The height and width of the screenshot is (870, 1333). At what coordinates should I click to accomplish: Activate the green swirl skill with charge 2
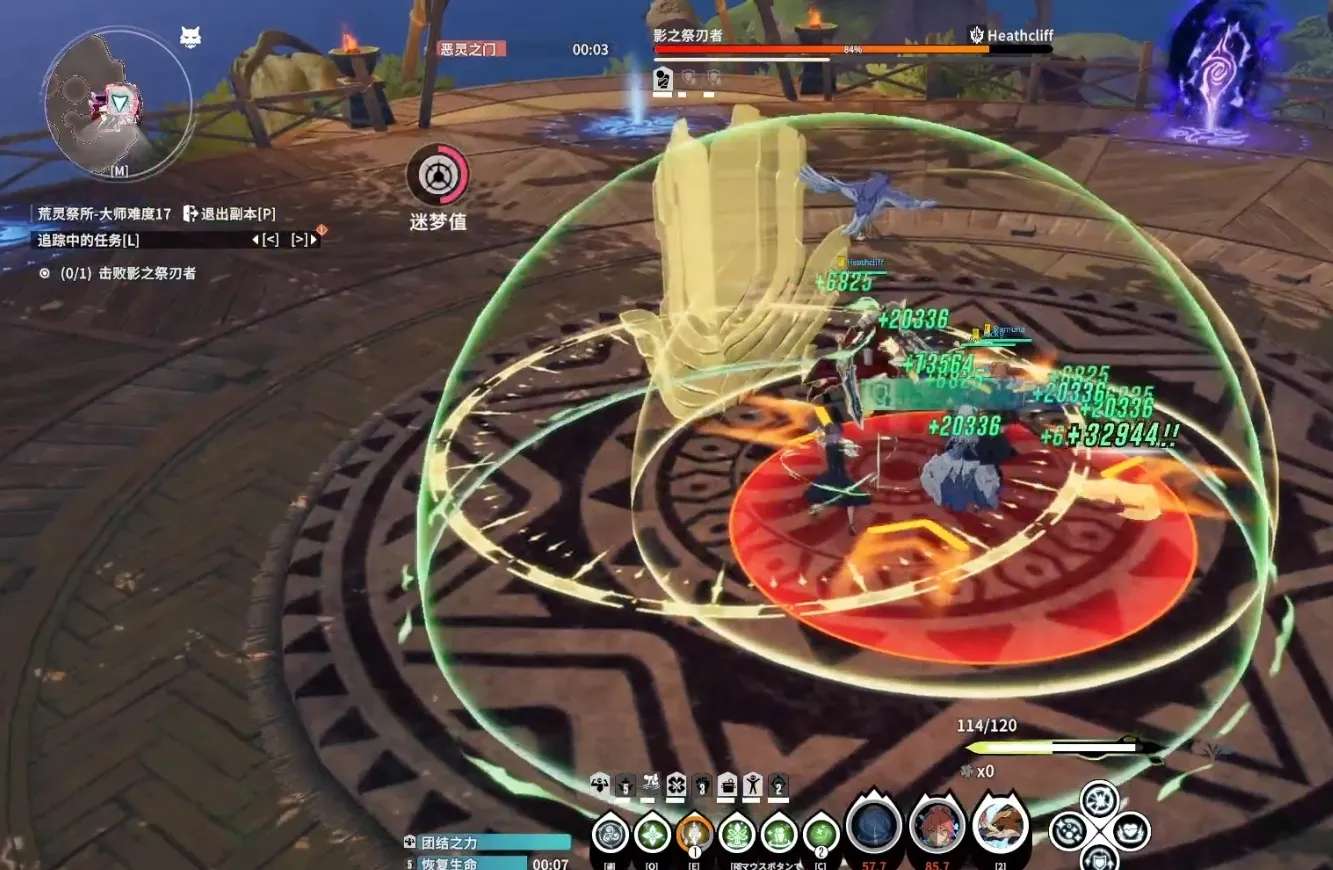point(821,832)
